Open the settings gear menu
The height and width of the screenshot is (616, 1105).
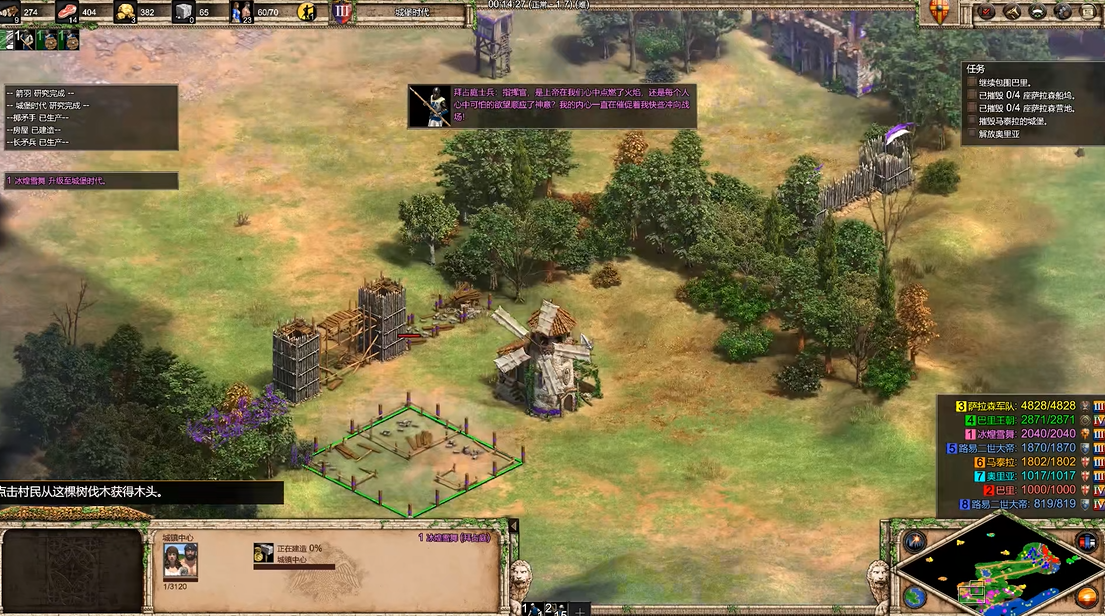1062,12
